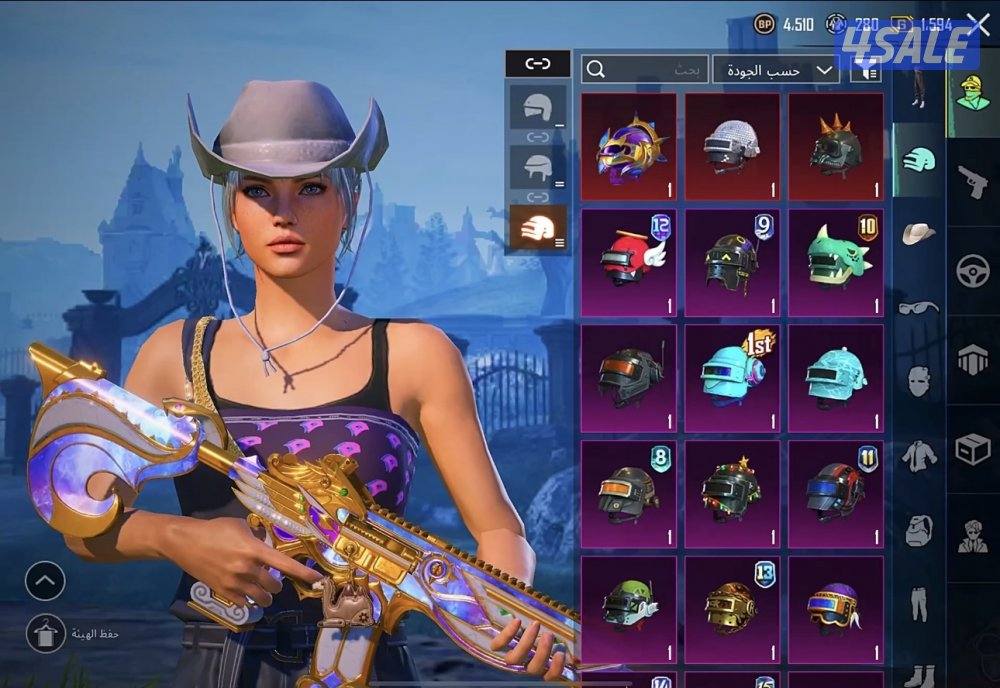This screenshot has height=688, width=1000.
Task: Open the steering wheel vehicles section
Action: coord(972,271)
